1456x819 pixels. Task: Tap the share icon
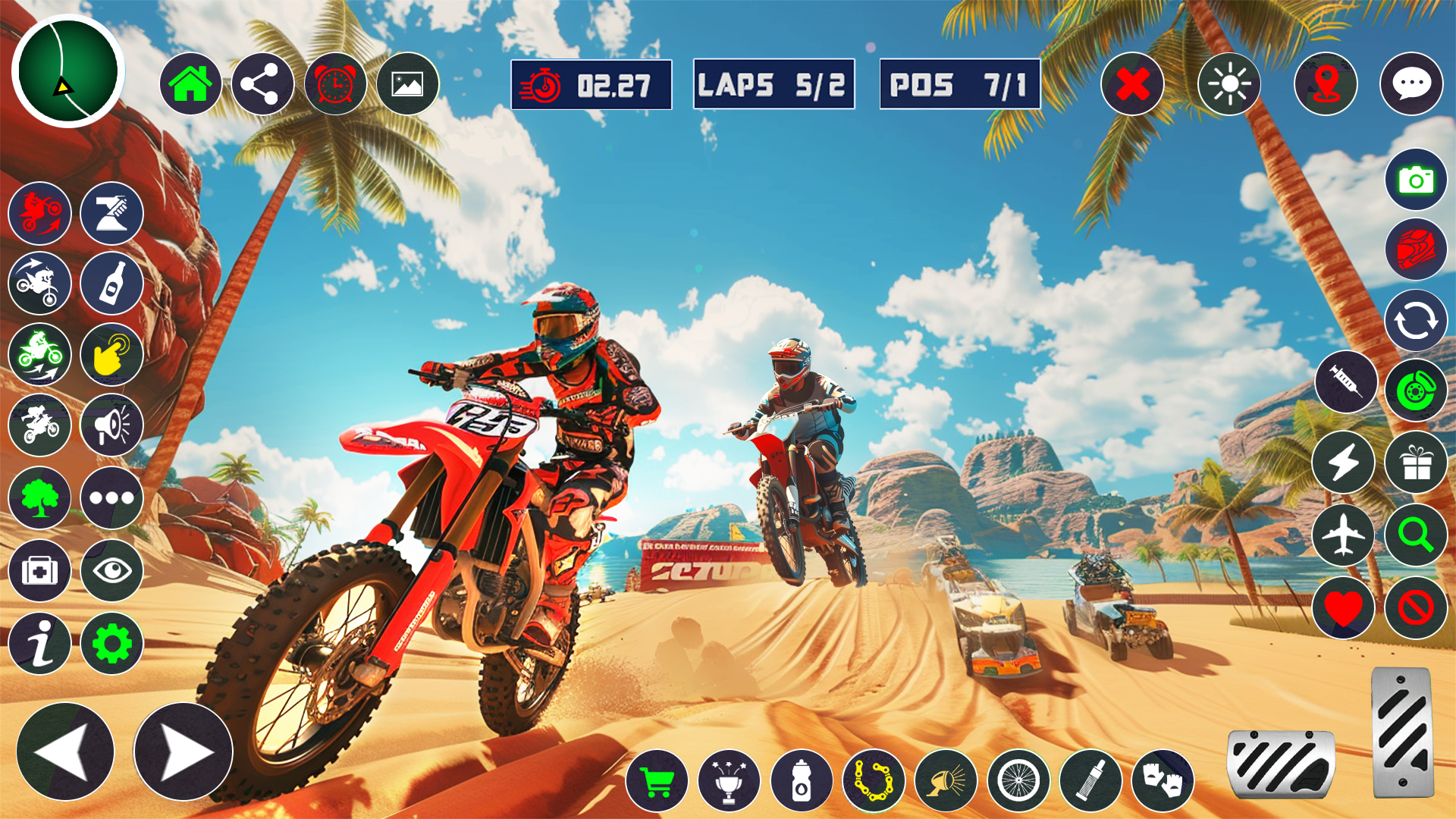click(262, 83)
